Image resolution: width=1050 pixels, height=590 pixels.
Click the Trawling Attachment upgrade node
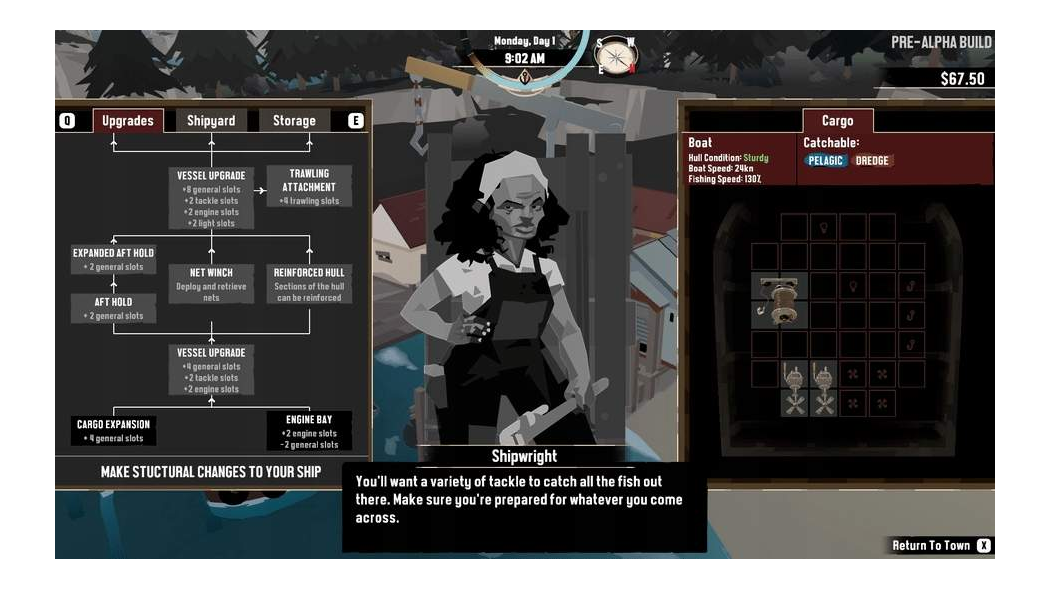[309, 187]
